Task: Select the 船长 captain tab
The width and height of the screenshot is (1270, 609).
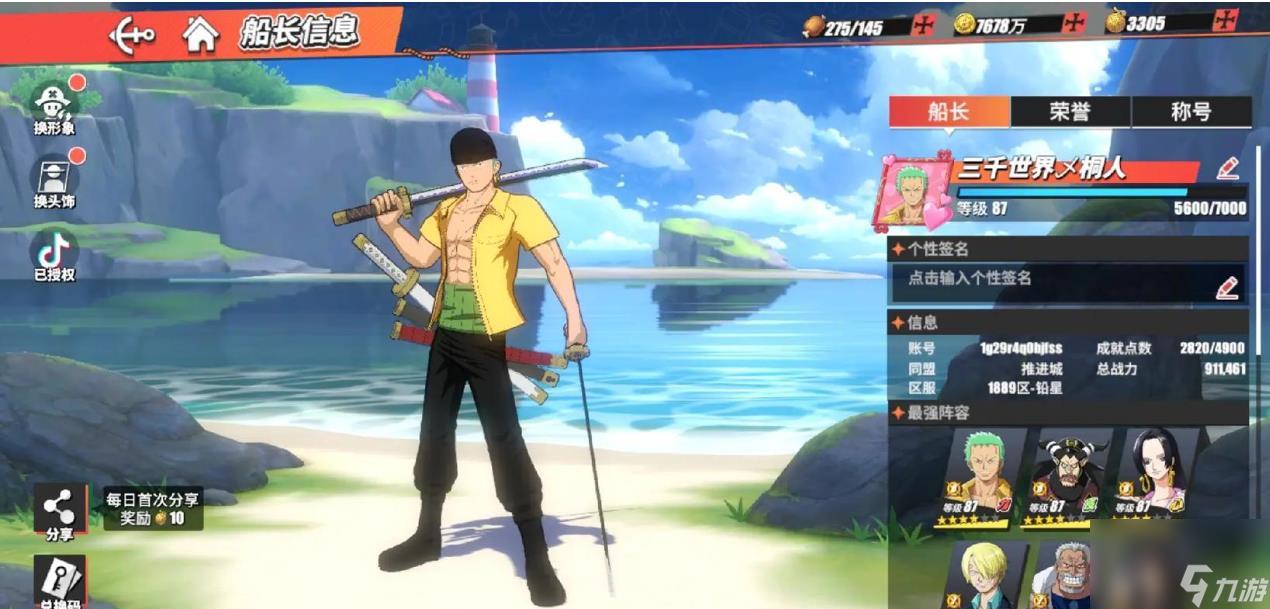Action: coord(949,111)
